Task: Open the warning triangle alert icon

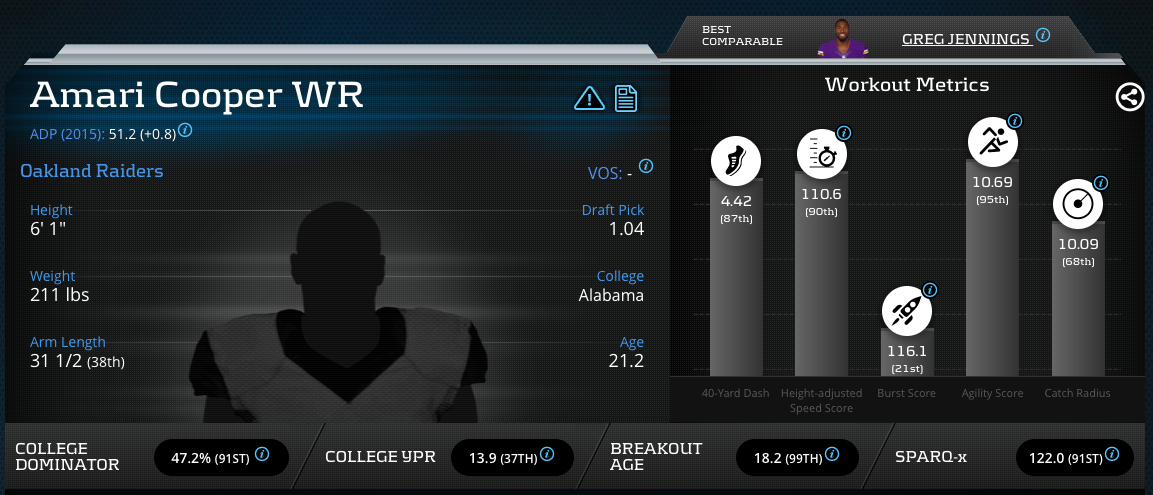Action: point(589,98)
